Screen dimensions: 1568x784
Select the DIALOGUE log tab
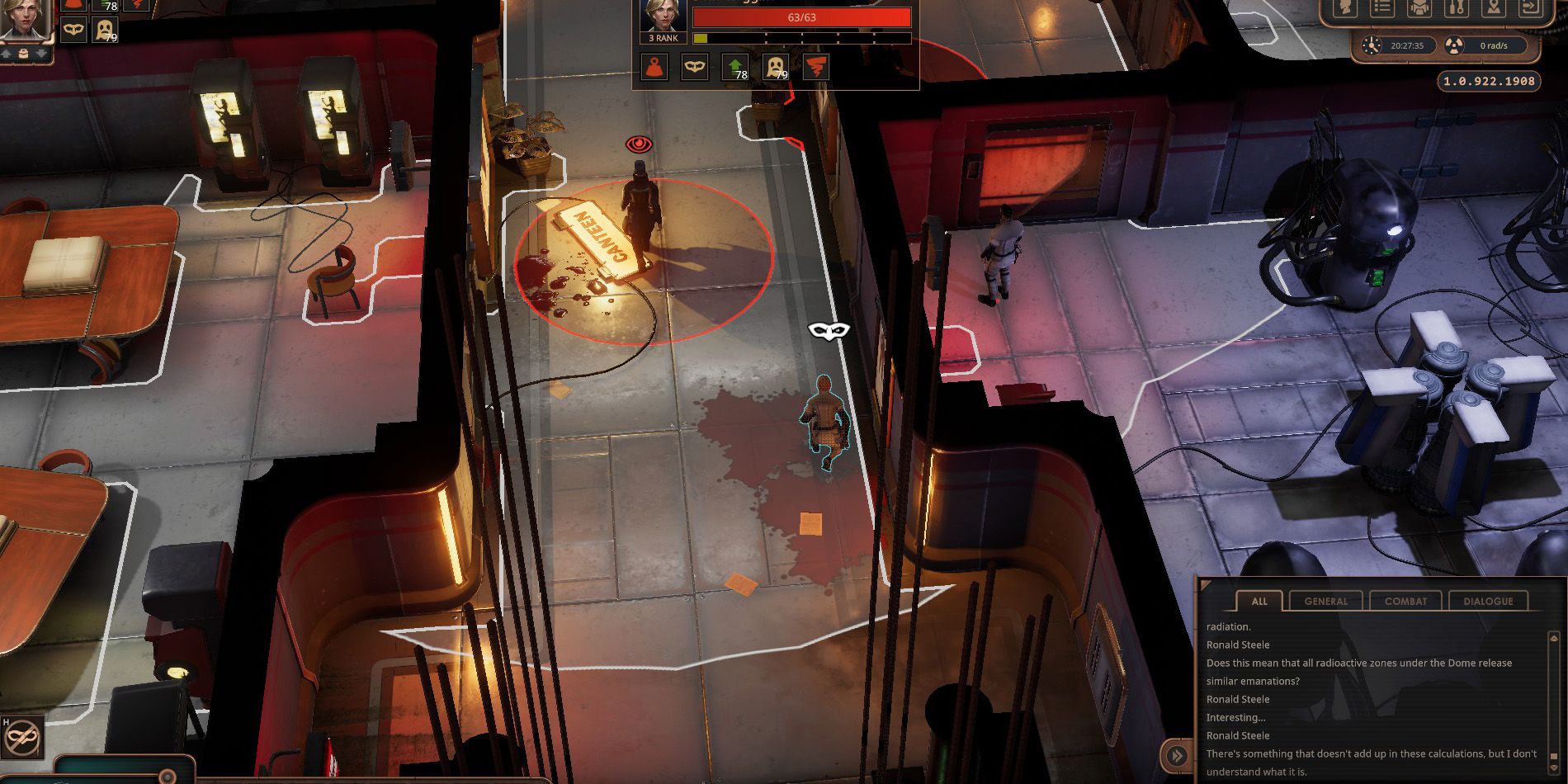pyautogui.click(x=1488, y=601)
